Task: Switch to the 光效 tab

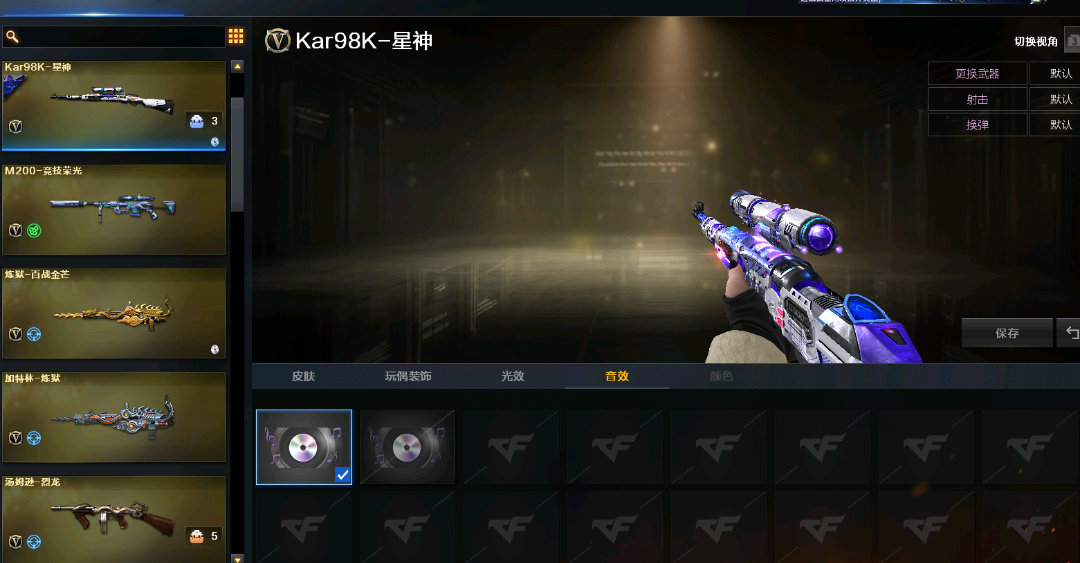Action: tap(513, 376)
